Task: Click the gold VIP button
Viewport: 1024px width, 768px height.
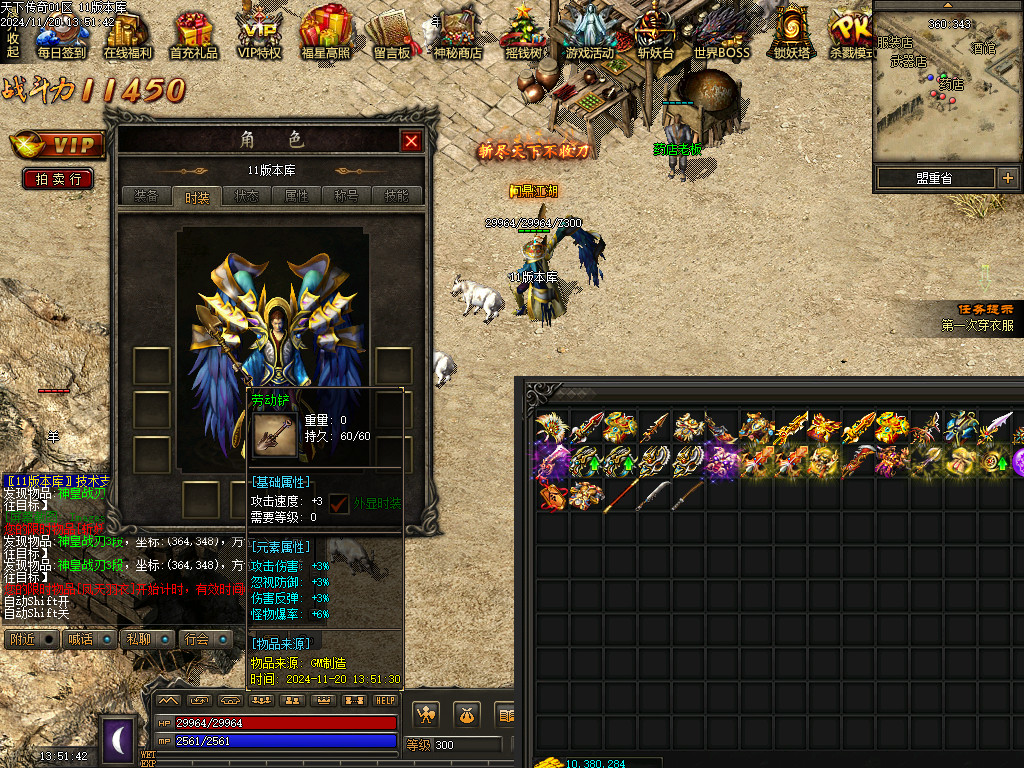Action: 58,146
